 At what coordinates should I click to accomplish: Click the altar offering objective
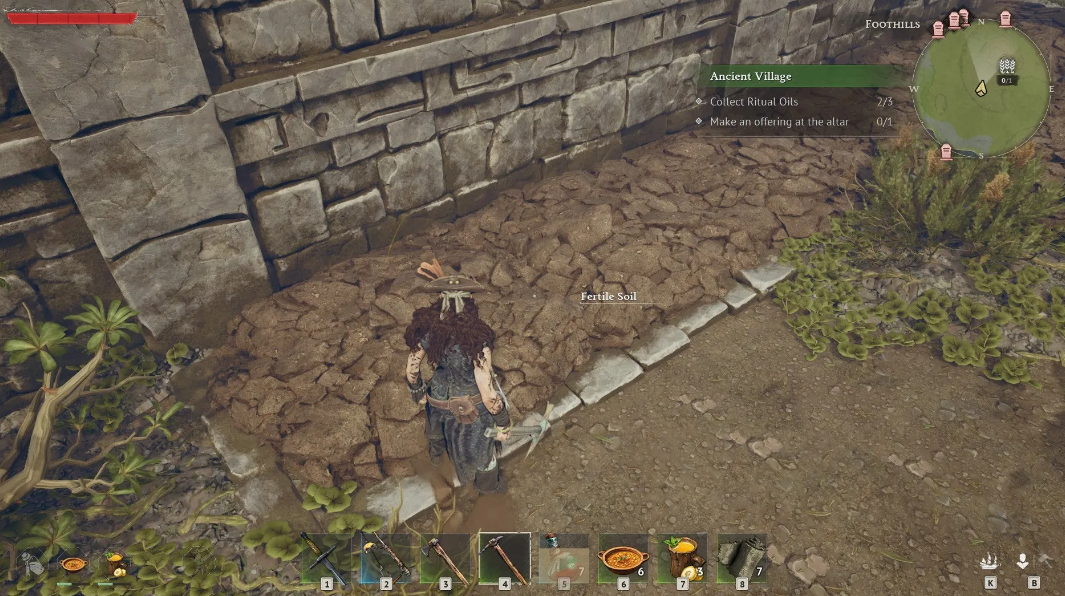764,122
